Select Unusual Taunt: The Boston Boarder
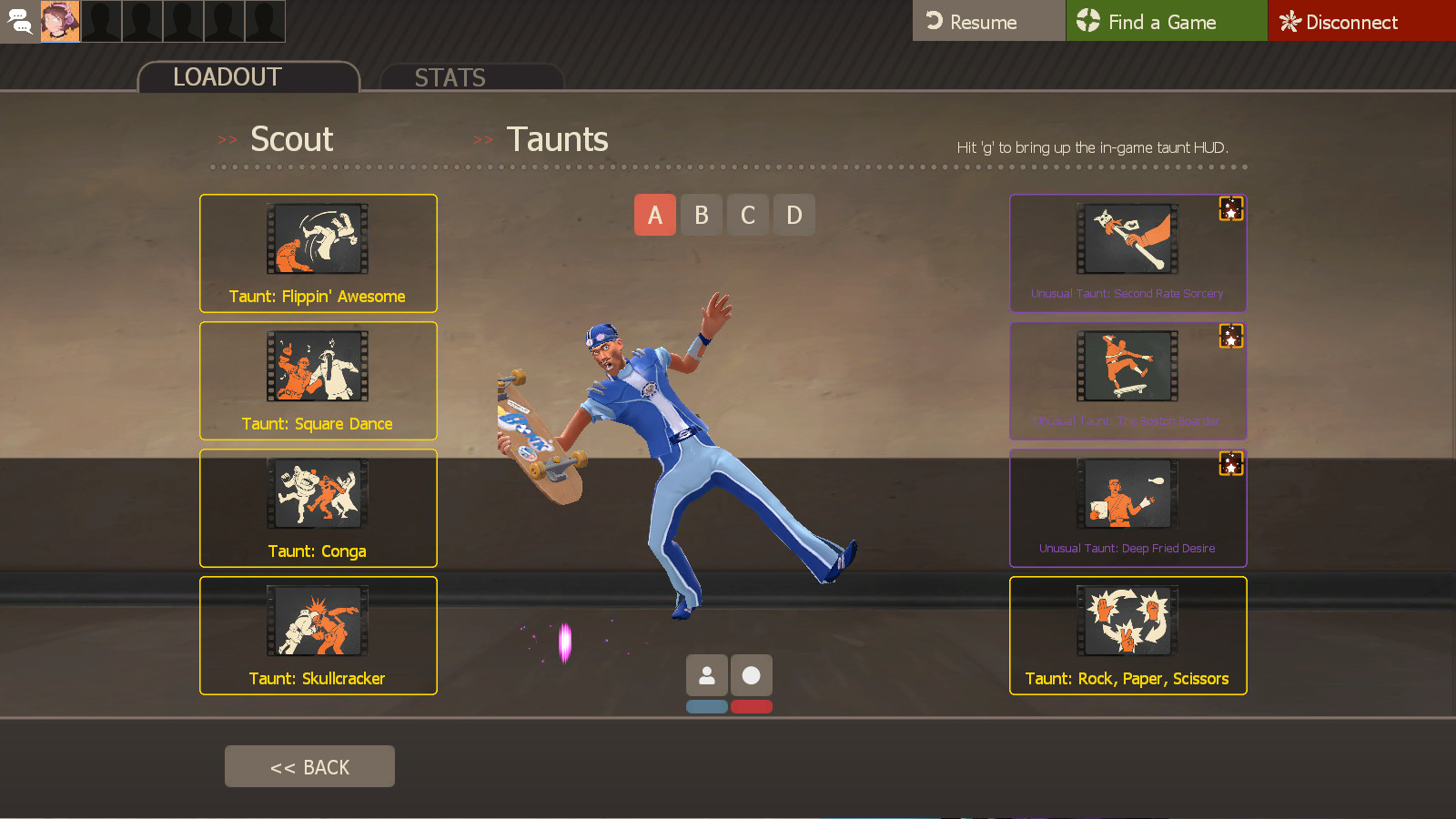 pos(1127,367)
